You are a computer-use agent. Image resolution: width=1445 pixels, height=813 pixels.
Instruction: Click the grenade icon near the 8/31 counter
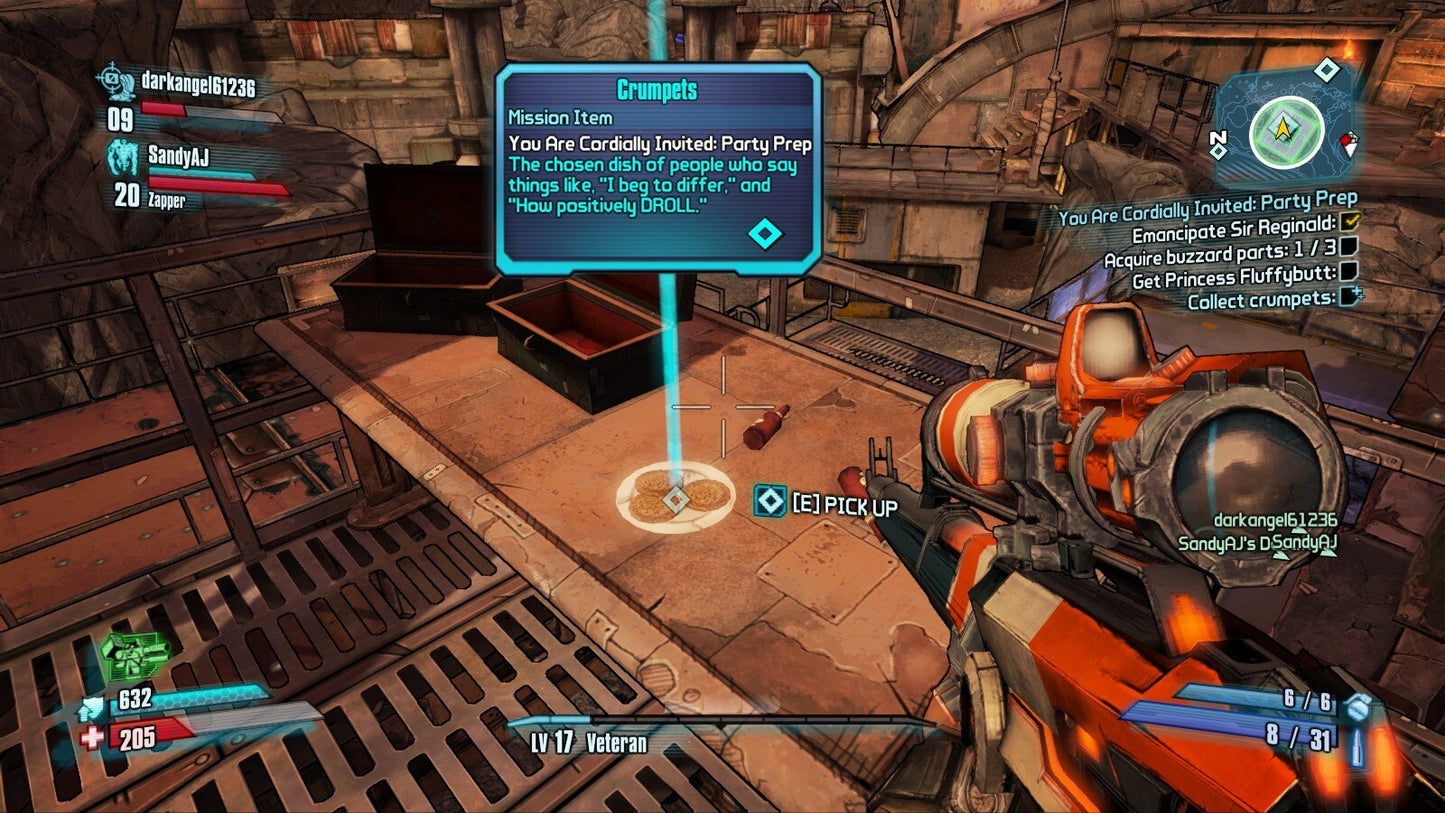[x=1359, y=706]
